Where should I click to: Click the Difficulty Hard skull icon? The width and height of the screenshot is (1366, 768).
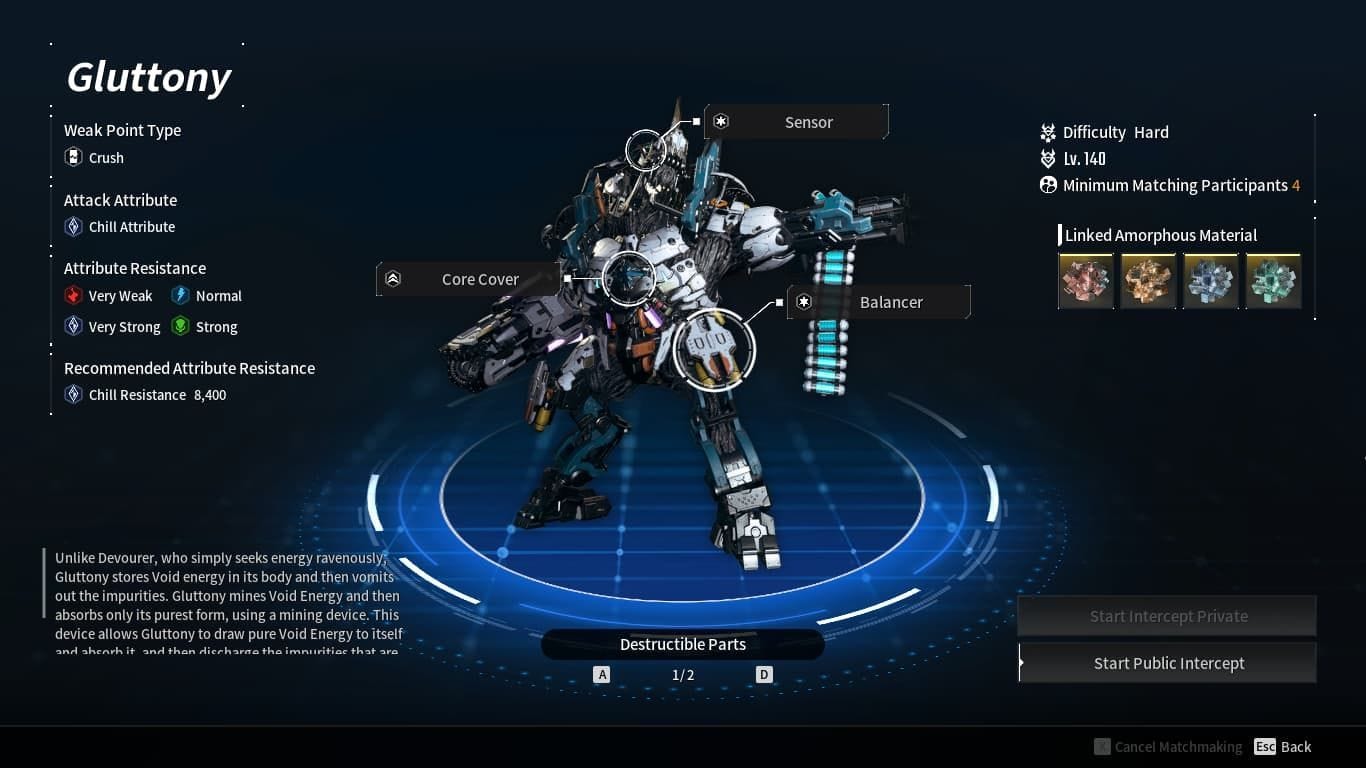coord(1047,131)
